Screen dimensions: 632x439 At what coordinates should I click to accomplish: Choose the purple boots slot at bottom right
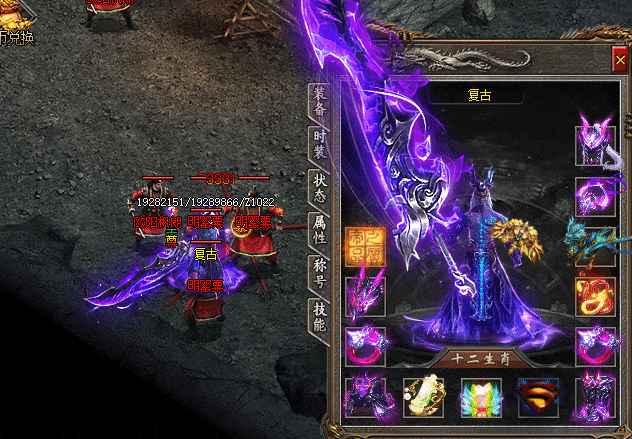click(595, 396)
